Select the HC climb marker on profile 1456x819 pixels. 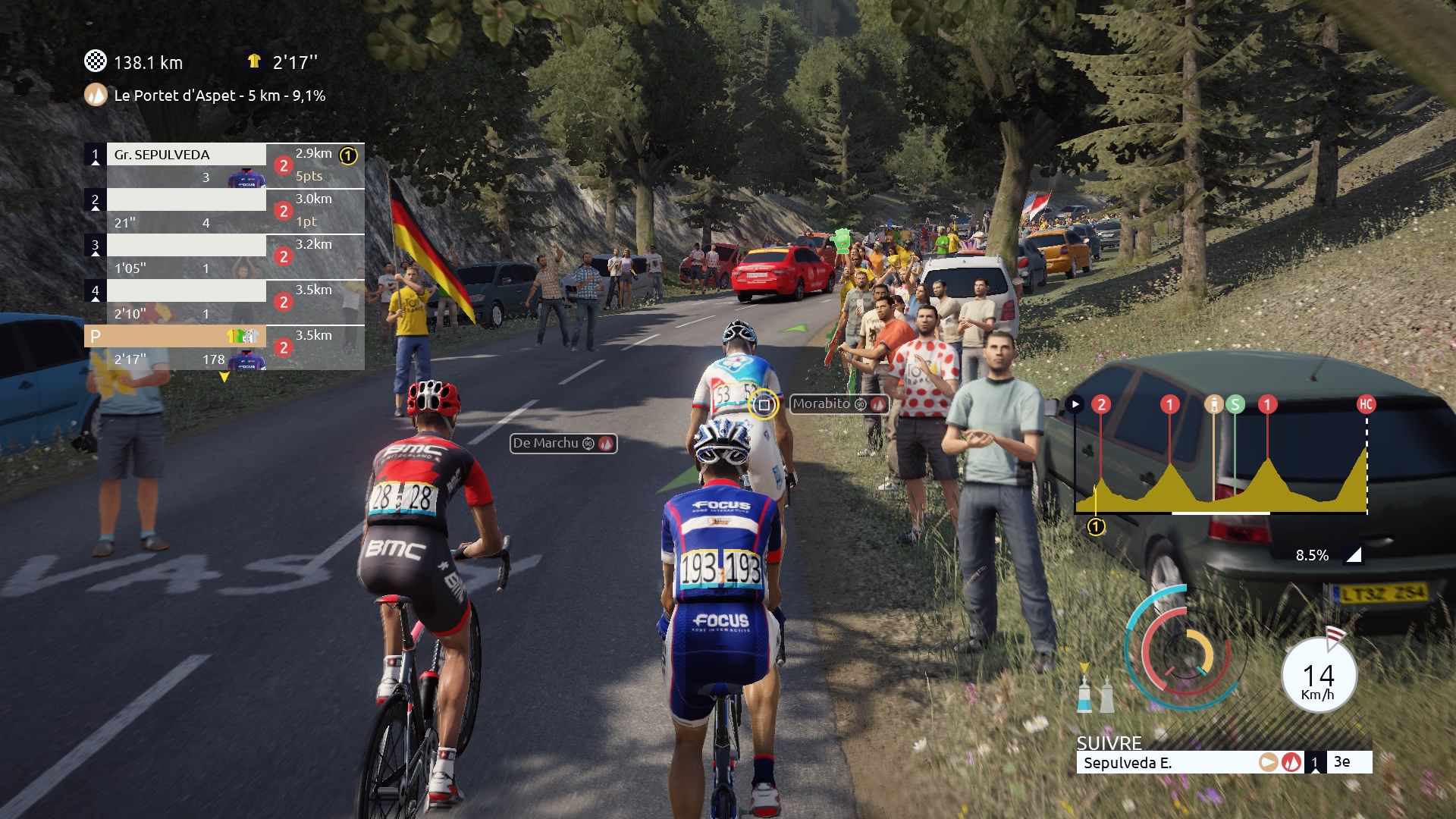(x=1366, y=404)
